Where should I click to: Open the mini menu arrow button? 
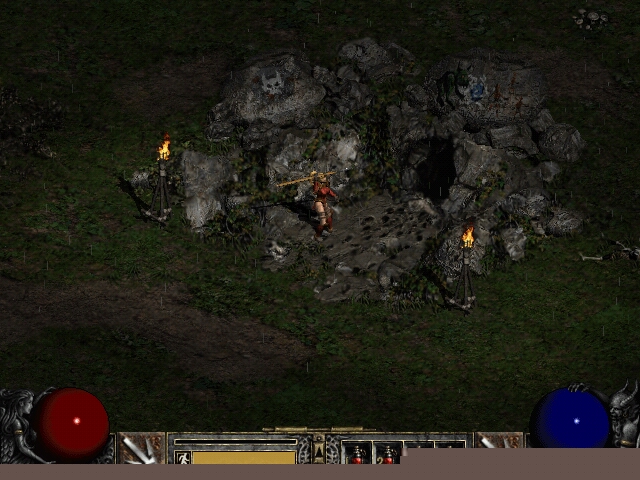(319, 452)
